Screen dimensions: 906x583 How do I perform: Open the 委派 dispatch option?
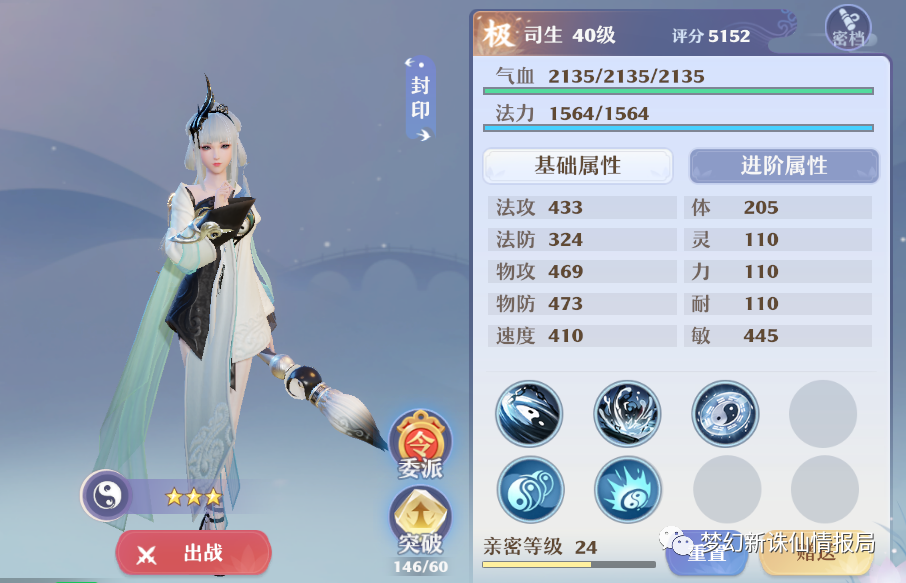[420, 444]
